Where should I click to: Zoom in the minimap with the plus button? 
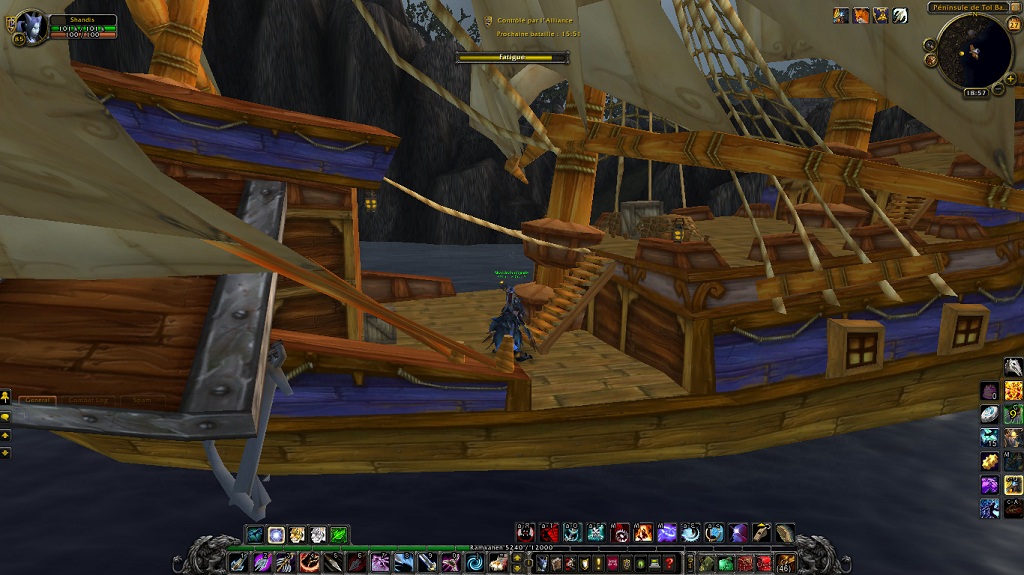[1010, 78]
